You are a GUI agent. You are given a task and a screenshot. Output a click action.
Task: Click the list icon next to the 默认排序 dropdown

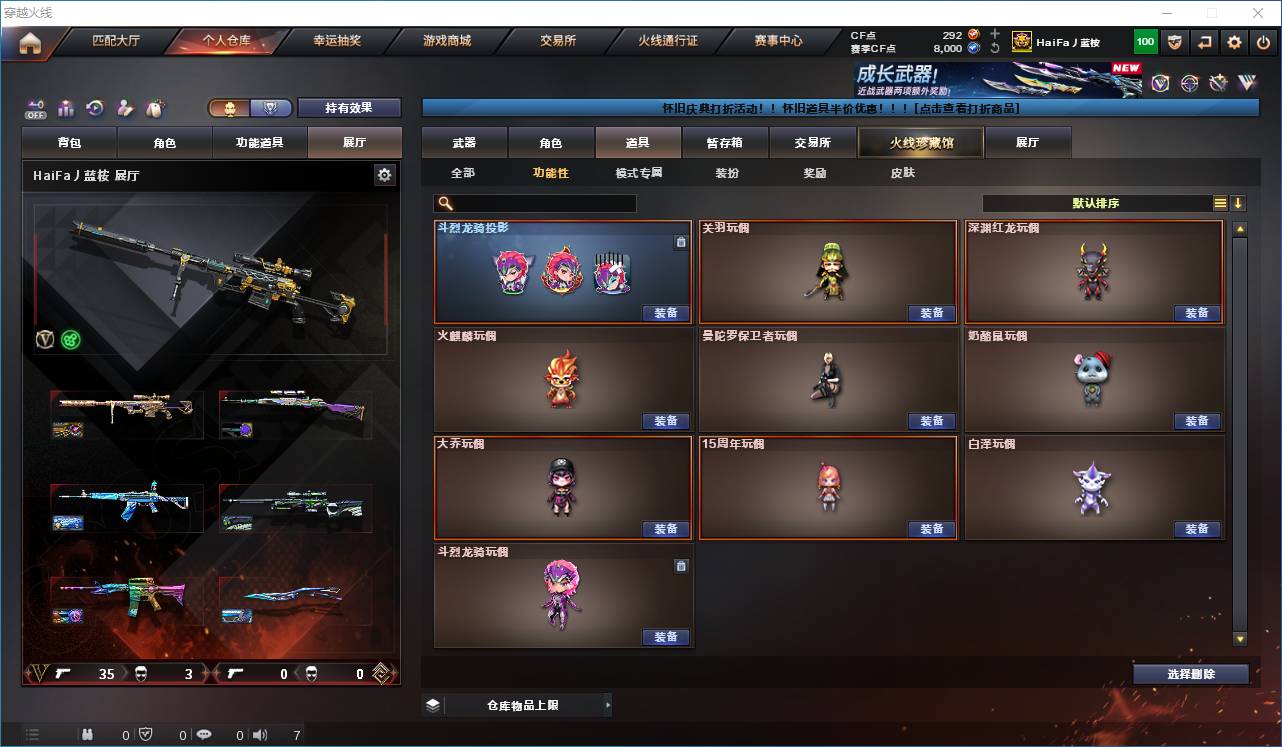click(x=1220, y=203)
